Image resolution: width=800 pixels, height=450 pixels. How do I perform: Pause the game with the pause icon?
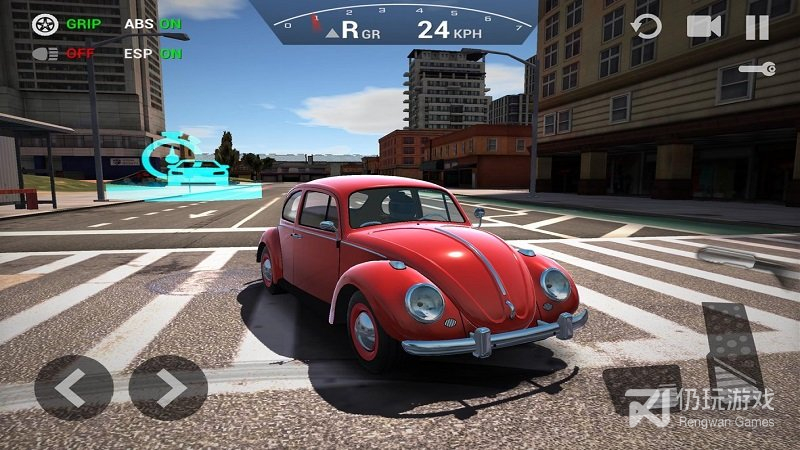[757, 27]
